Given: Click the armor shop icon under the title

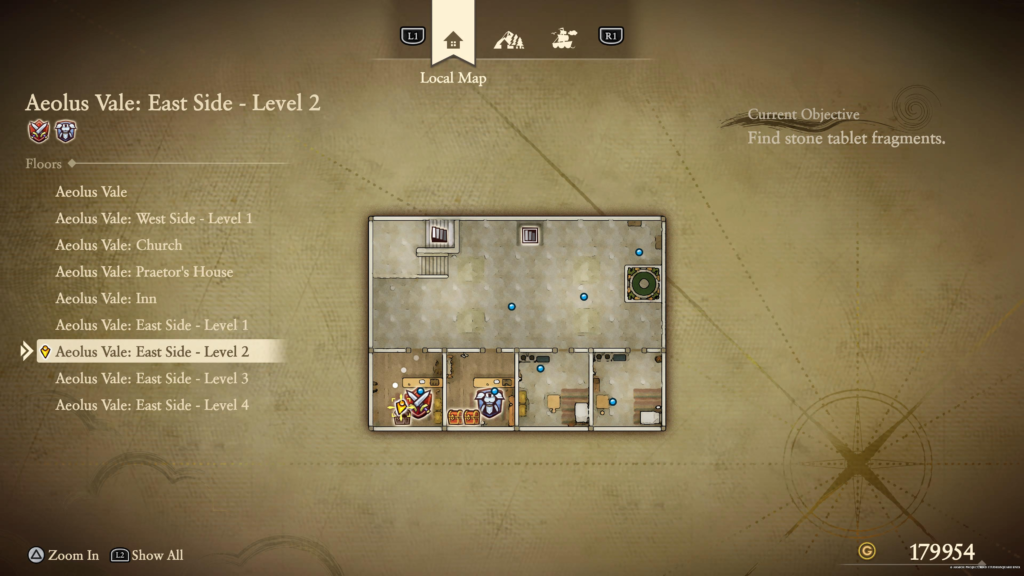Looking at the screenshot, I should 65,131.
